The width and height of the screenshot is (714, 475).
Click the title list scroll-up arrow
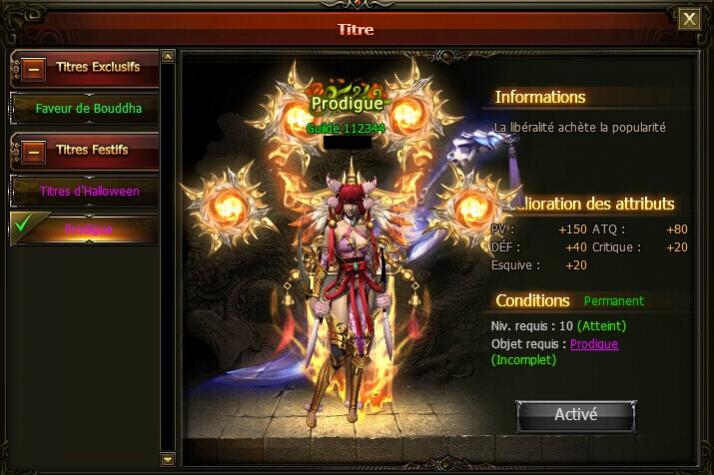point(168,57)
